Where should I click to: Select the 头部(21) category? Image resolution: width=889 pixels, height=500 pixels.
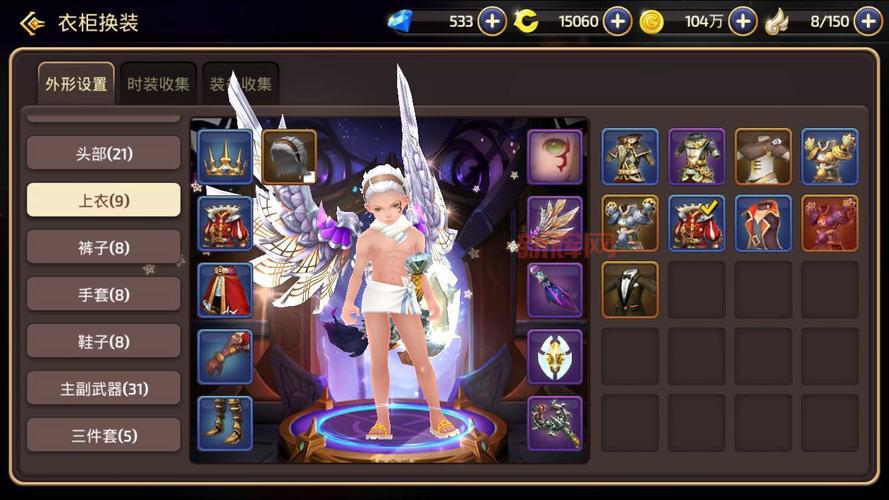click(x=103, y=153)
